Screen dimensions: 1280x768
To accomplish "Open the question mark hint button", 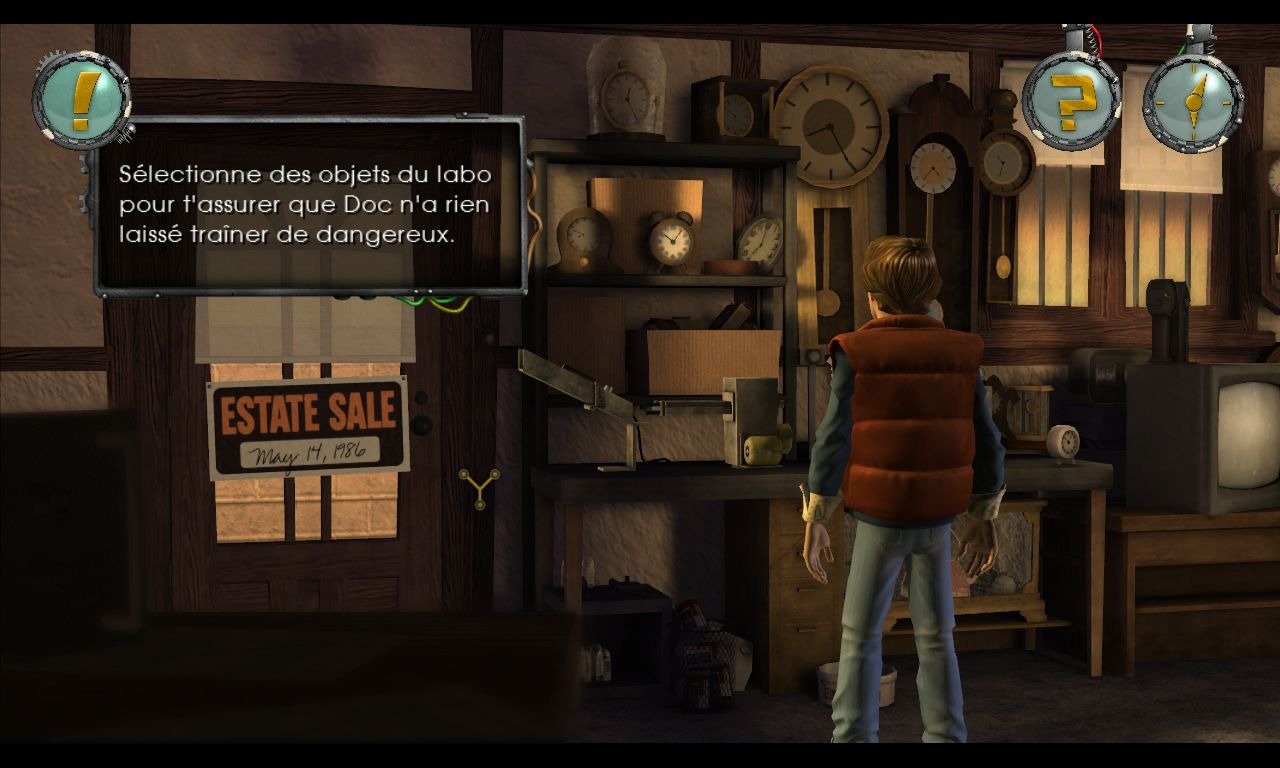I will coord(1071,99).
